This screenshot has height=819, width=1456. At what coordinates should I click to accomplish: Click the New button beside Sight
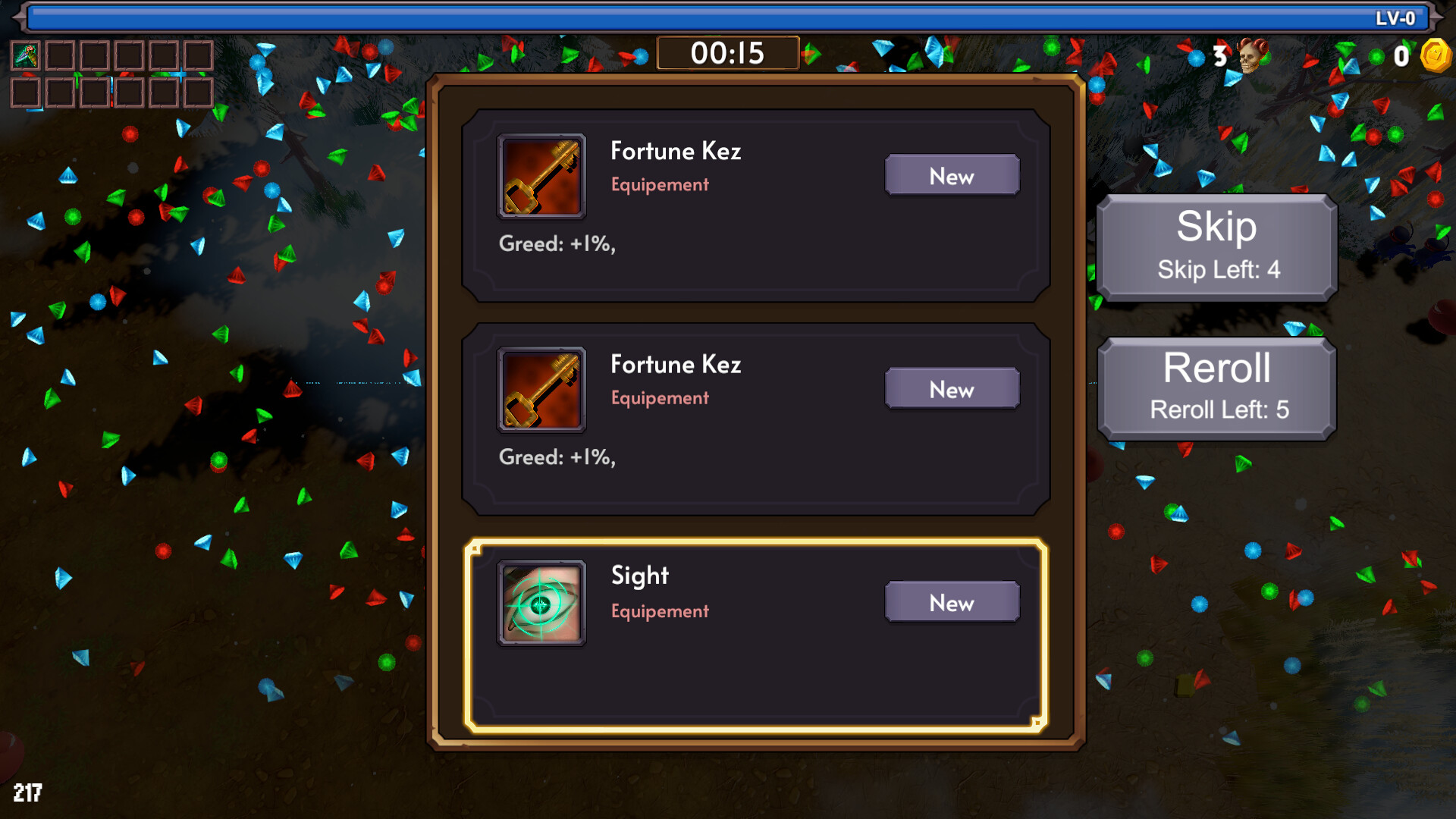(952, 602)
